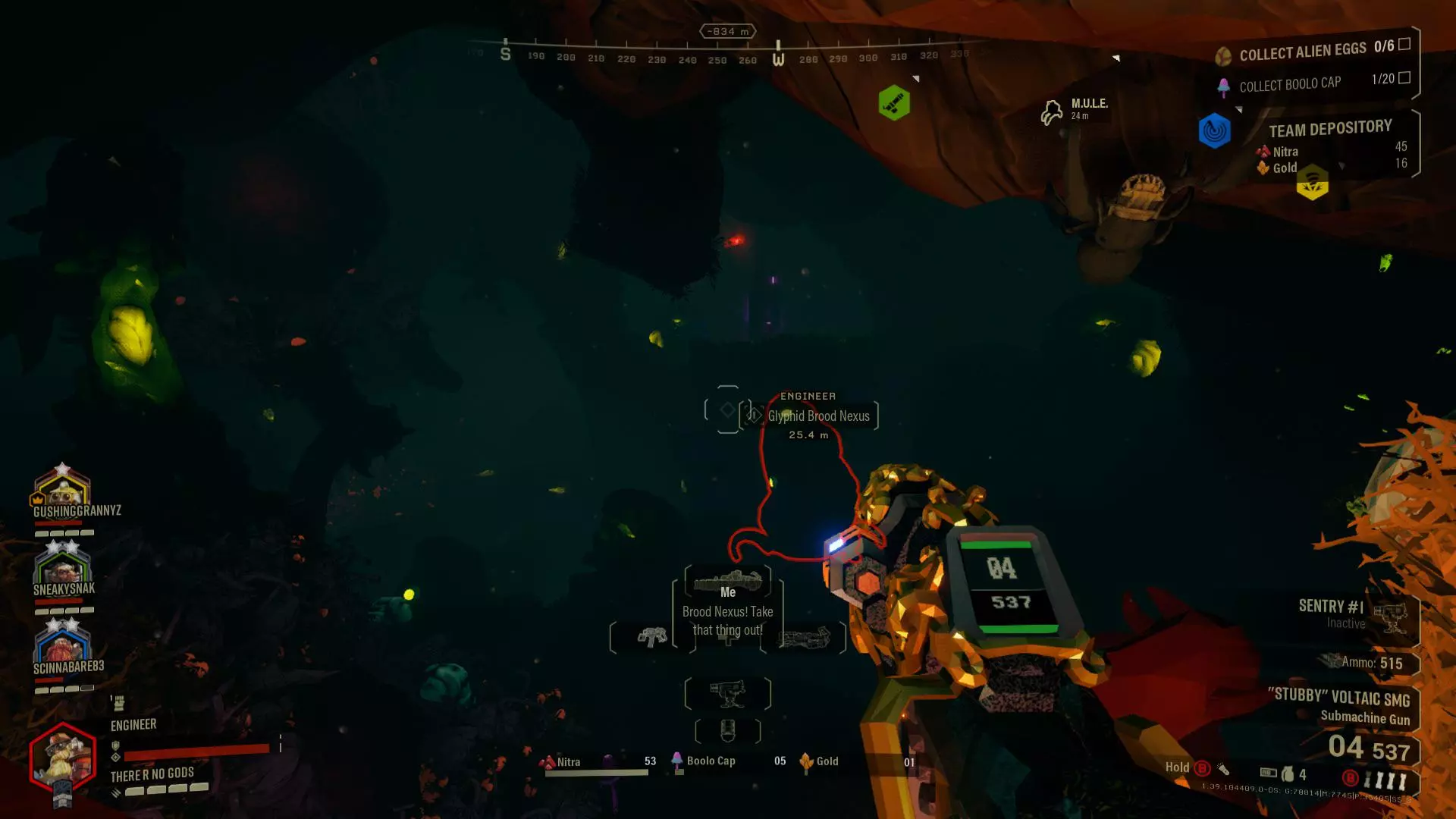Click the blue Team Depository radar icon
Image resolution: width=1456 pixels, height=819 pixels.
1214,130
